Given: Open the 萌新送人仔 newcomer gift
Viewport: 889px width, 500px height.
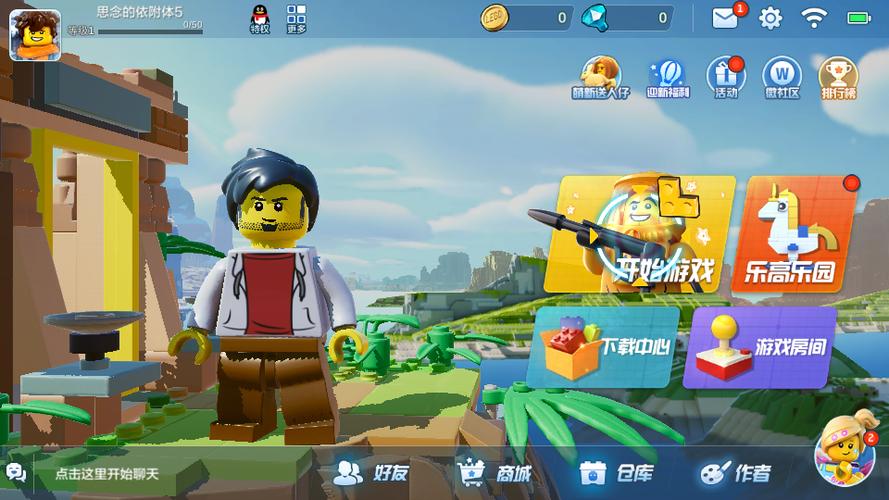Looking at the screenshot, I should coord(601,77).
